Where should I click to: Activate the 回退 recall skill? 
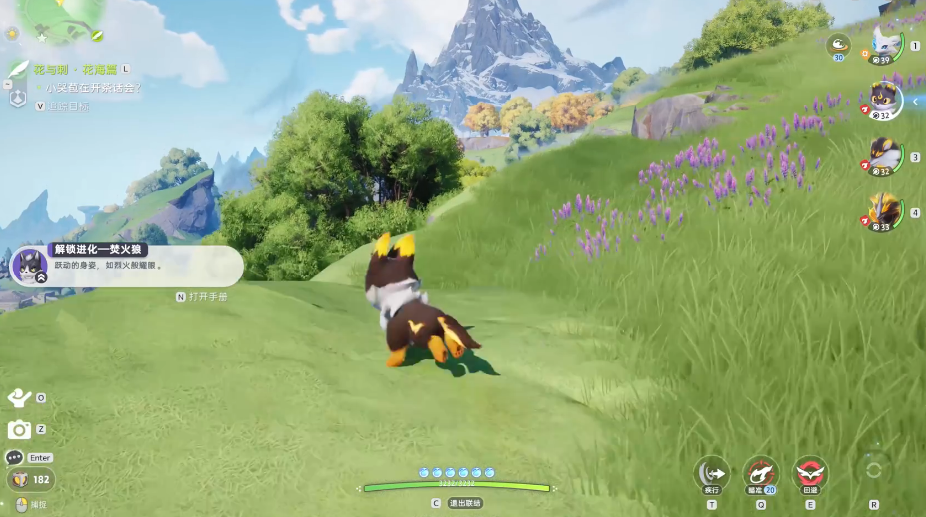pyautogui.click(x=810, y=472)
